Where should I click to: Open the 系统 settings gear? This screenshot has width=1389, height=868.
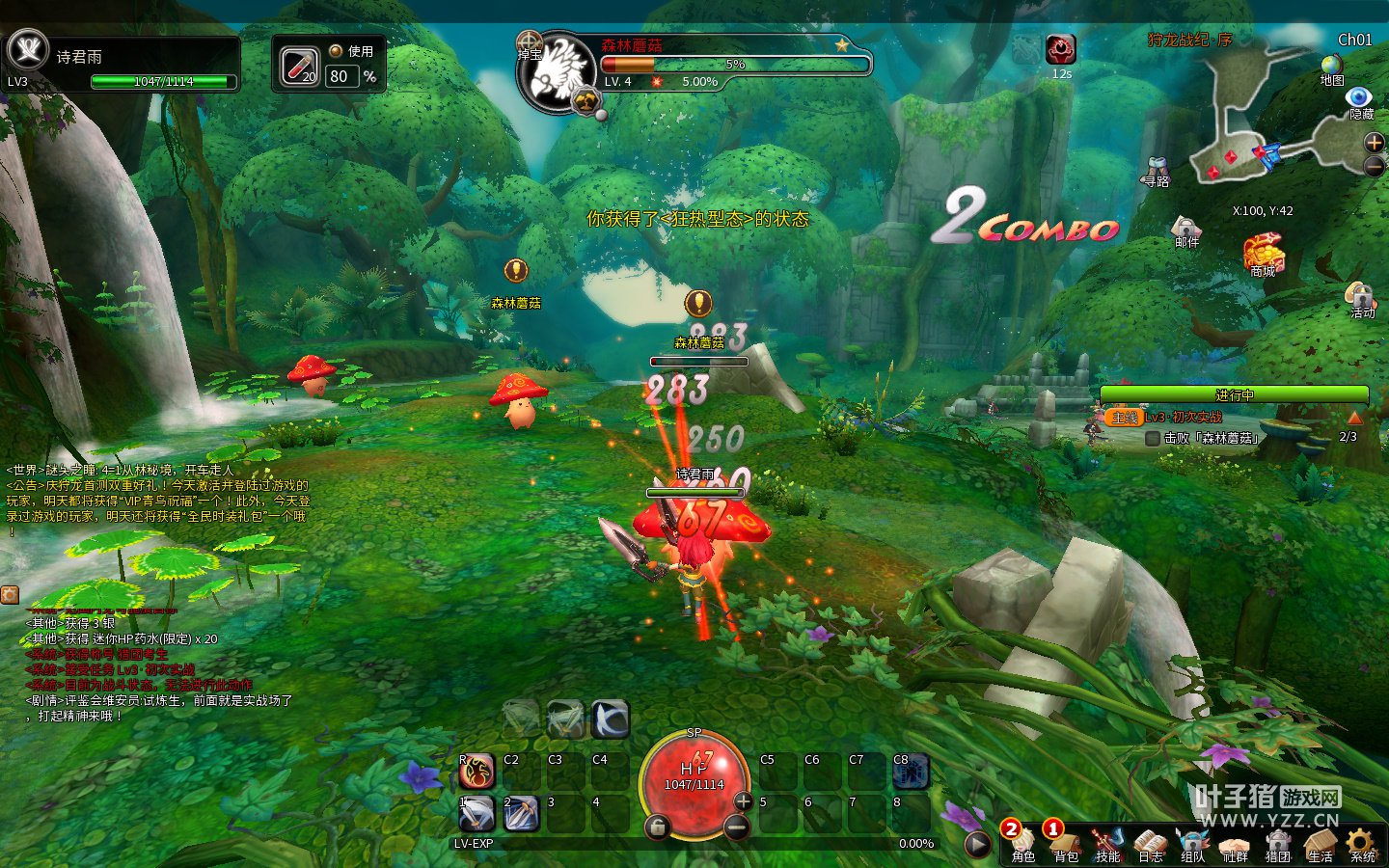point(1361,842)
